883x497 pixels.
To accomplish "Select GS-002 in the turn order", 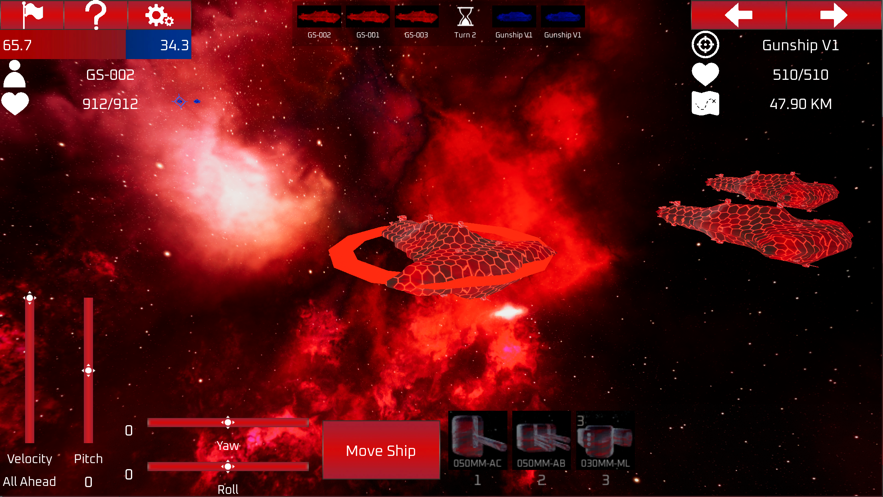I will pos(320,18).
